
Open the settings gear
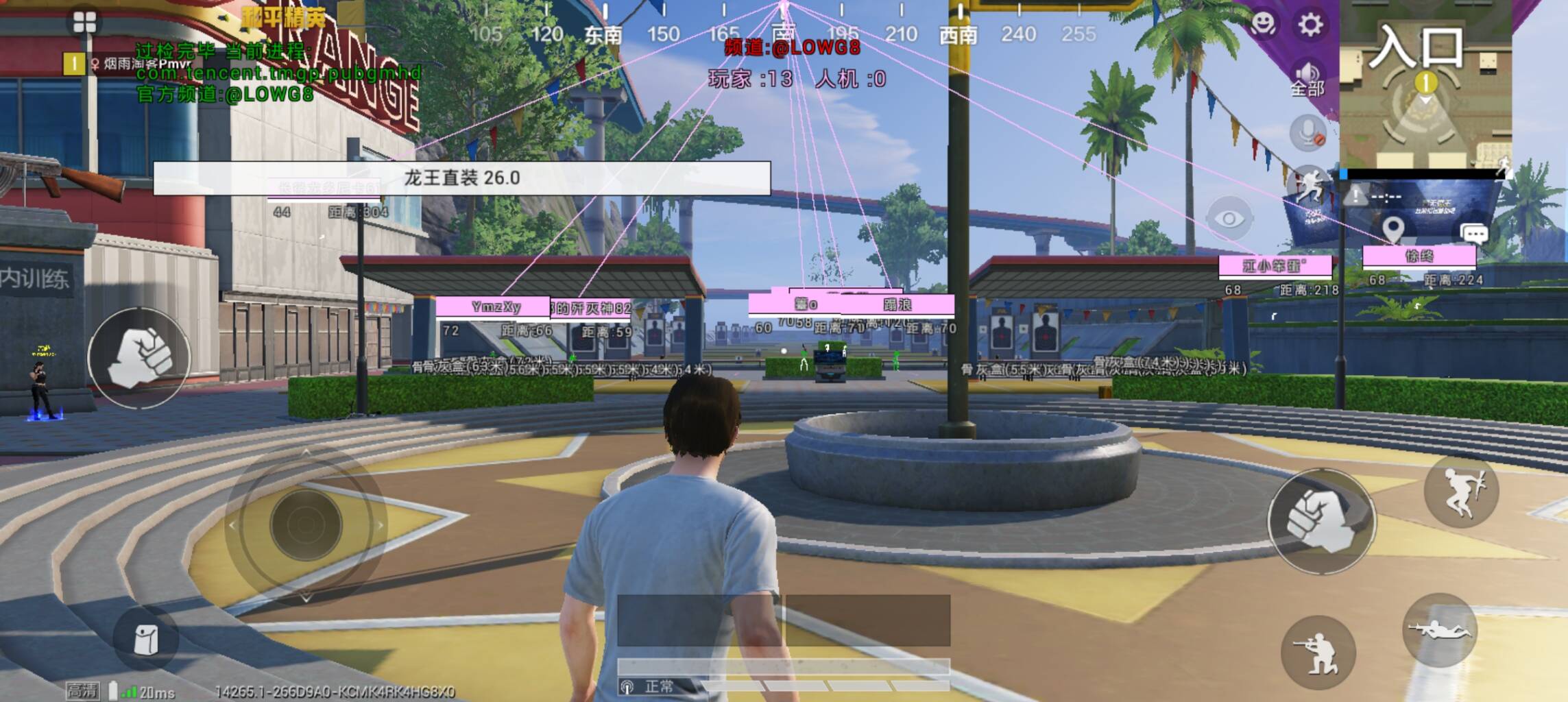[x=1310, y=25]
